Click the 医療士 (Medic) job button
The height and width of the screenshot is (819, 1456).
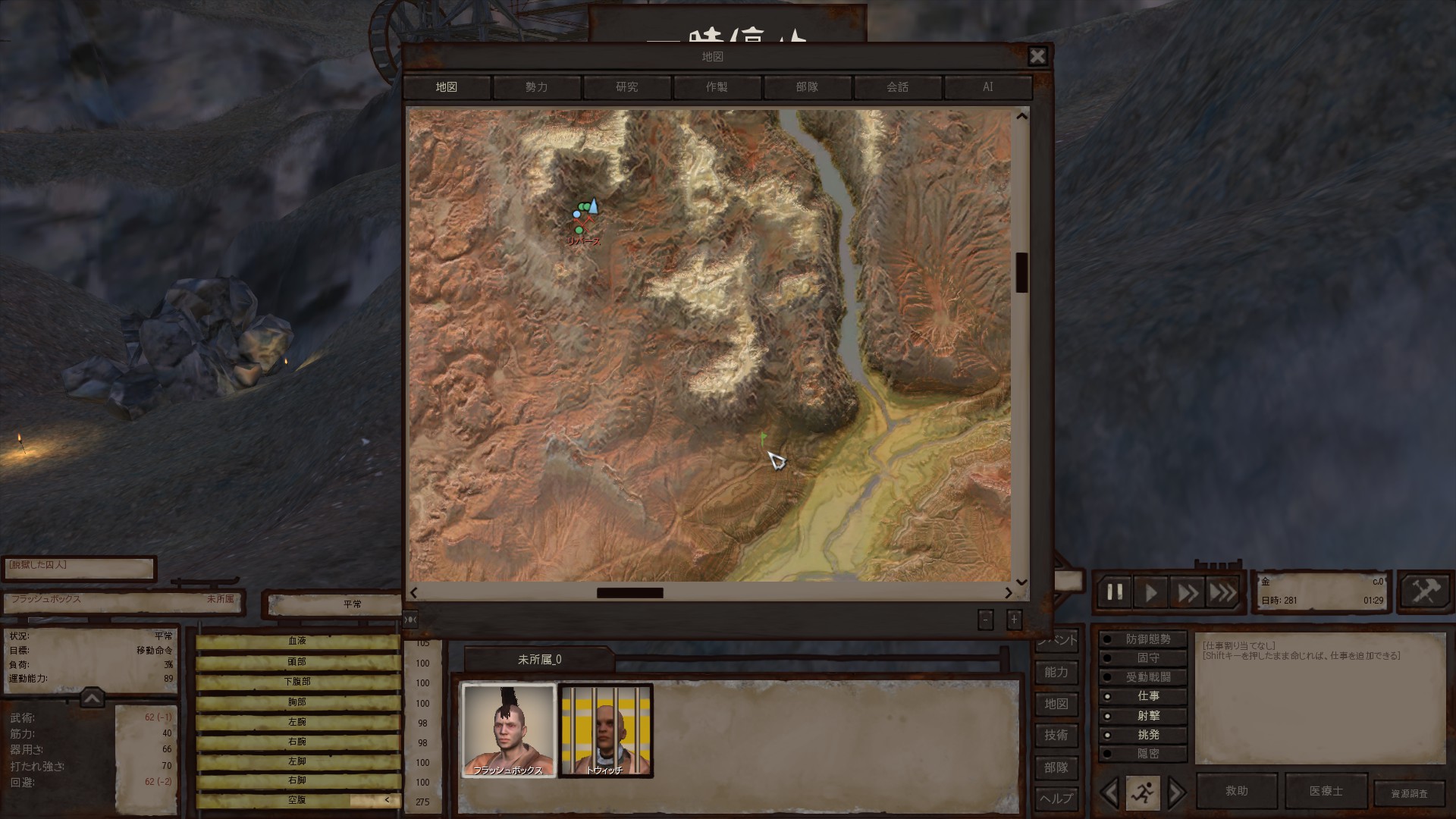coord(1326,791)
